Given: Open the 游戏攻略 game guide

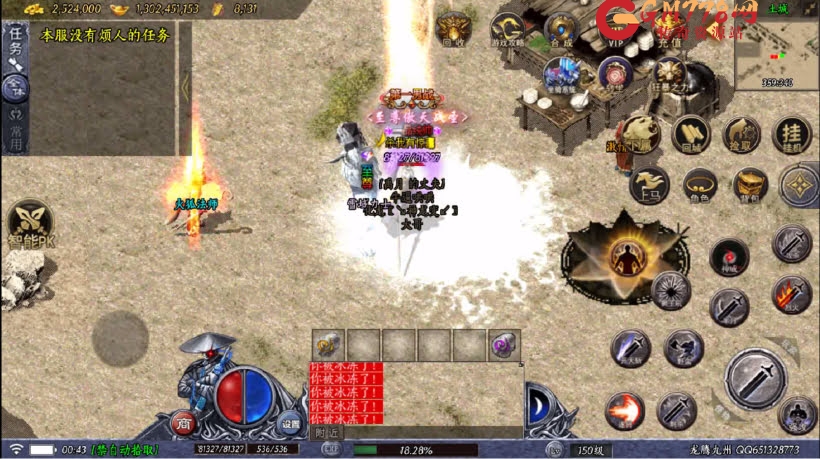Looking at the screenshot, I should pyautogui.click(x=507, y=30).
